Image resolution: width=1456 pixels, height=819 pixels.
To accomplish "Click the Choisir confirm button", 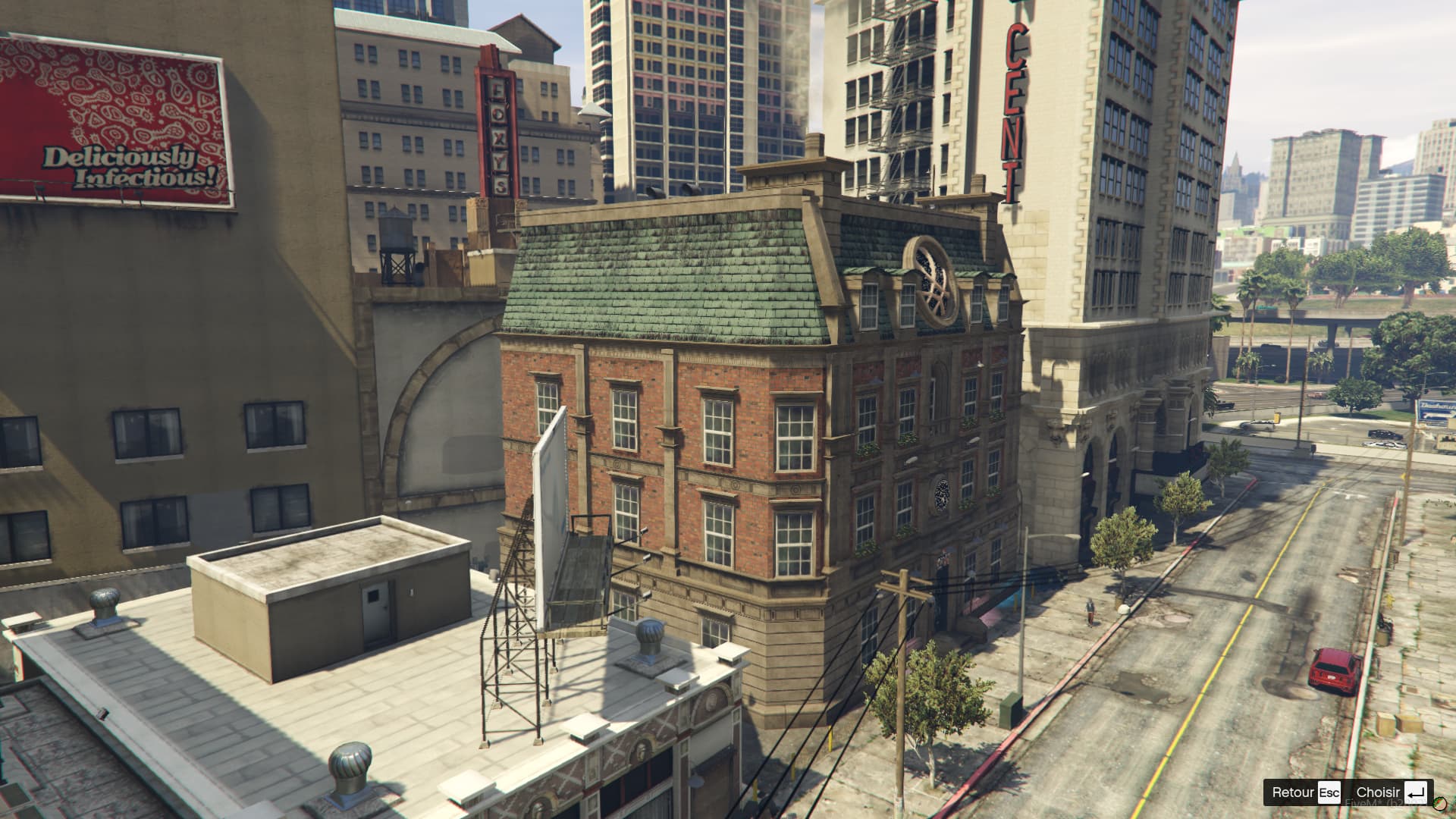I will point(1378,792).
